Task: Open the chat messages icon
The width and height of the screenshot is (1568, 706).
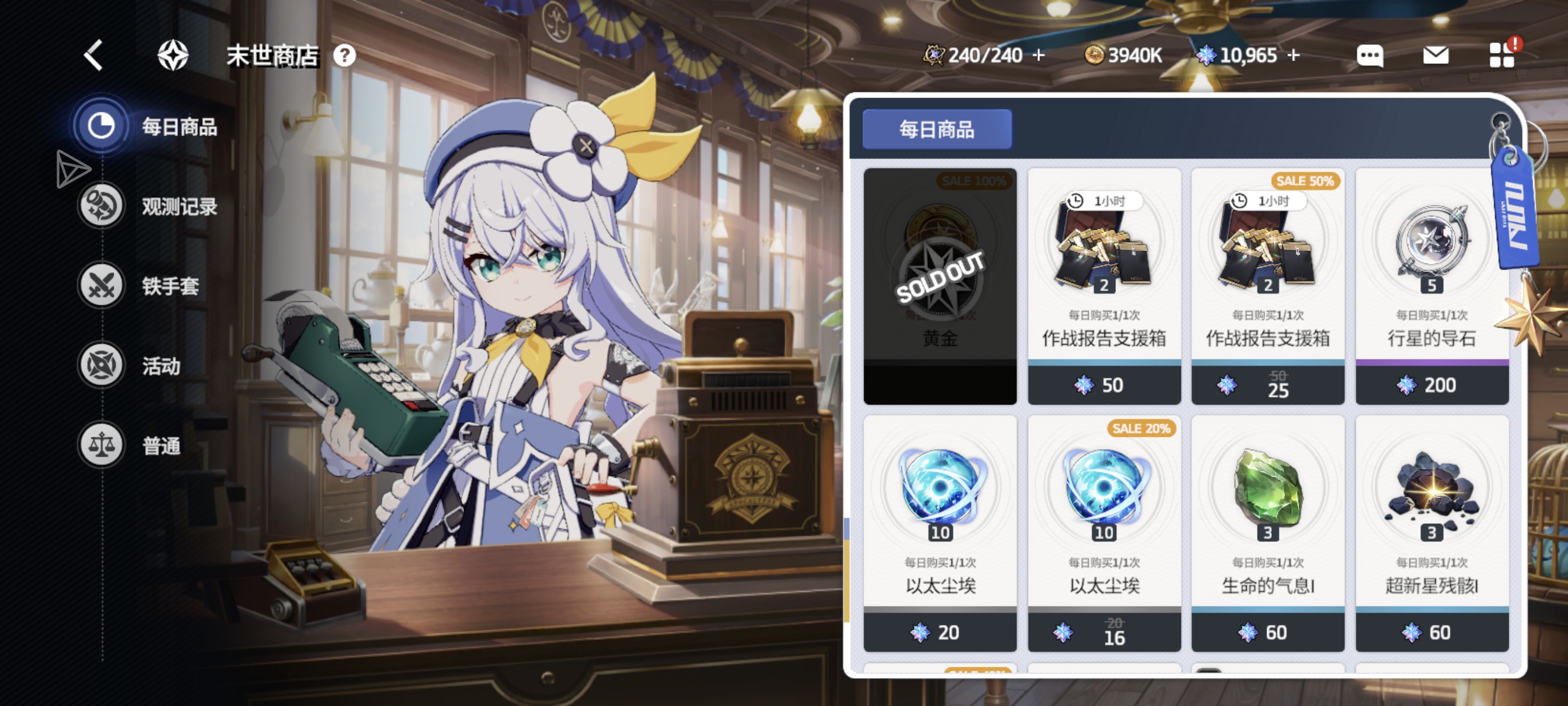Action: tap(1370, 55)
